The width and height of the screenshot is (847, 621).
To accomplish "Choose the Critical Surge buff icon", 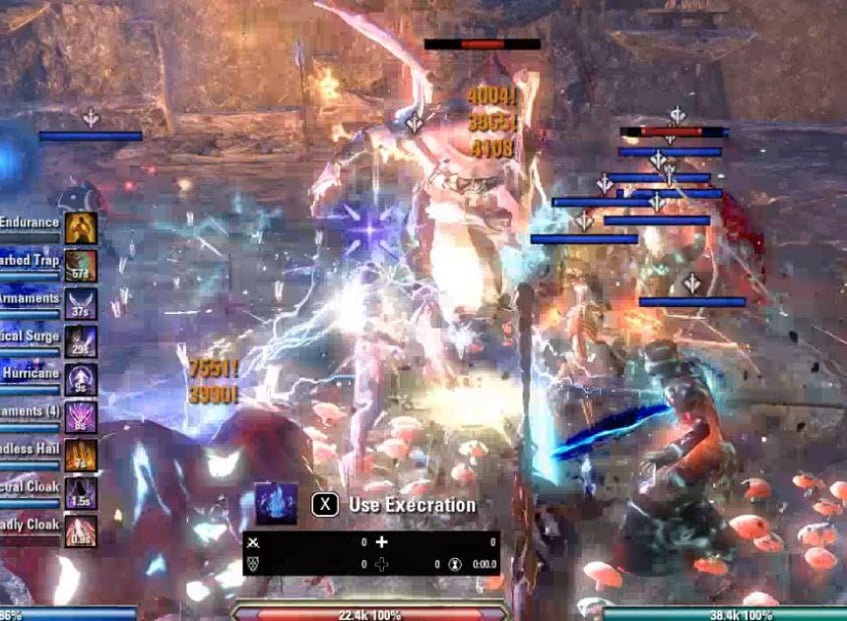I will pyautogui.click(x=81, y=341).
